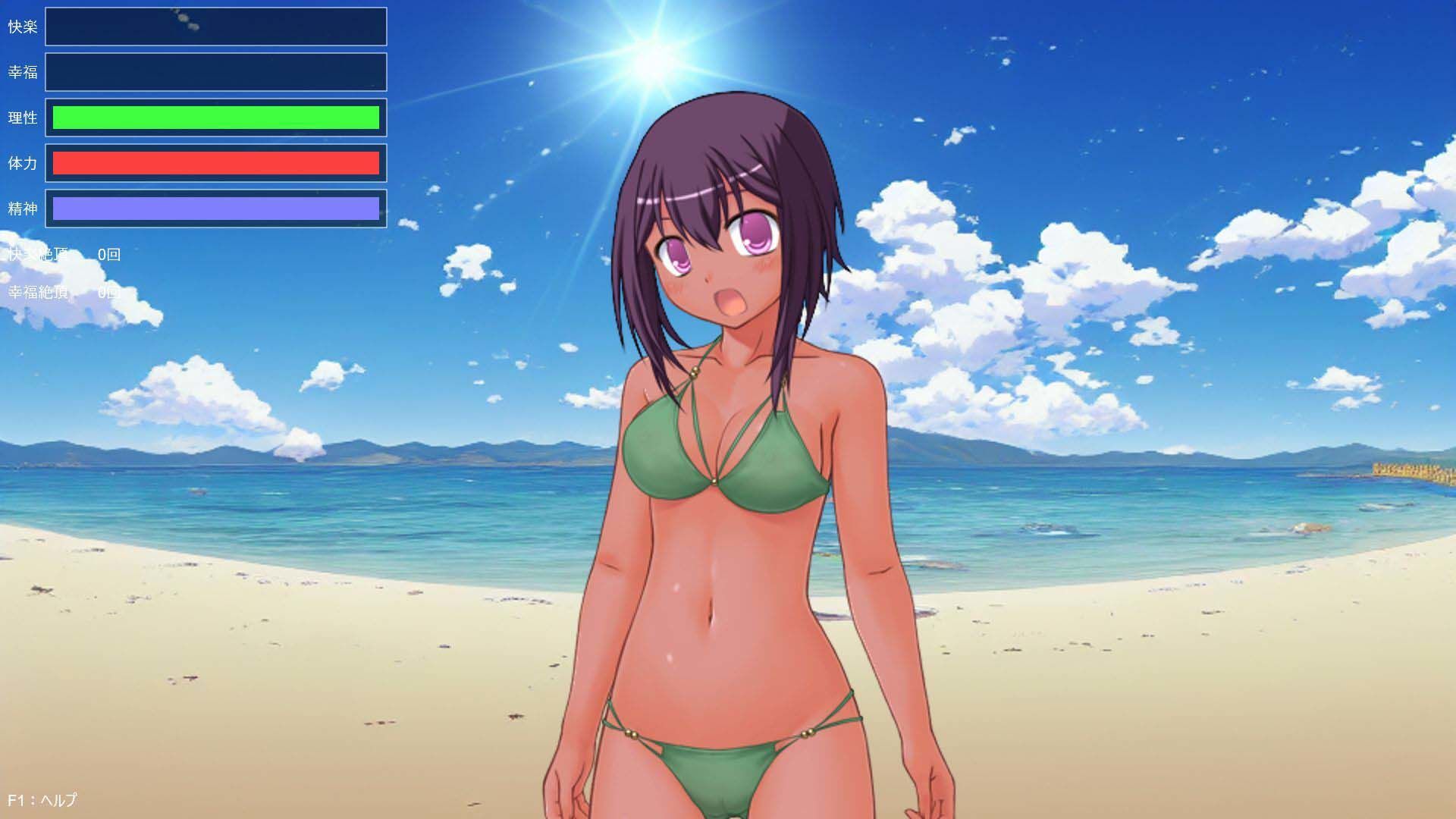Click the red 体力 stamina bar

coord(215,163)
